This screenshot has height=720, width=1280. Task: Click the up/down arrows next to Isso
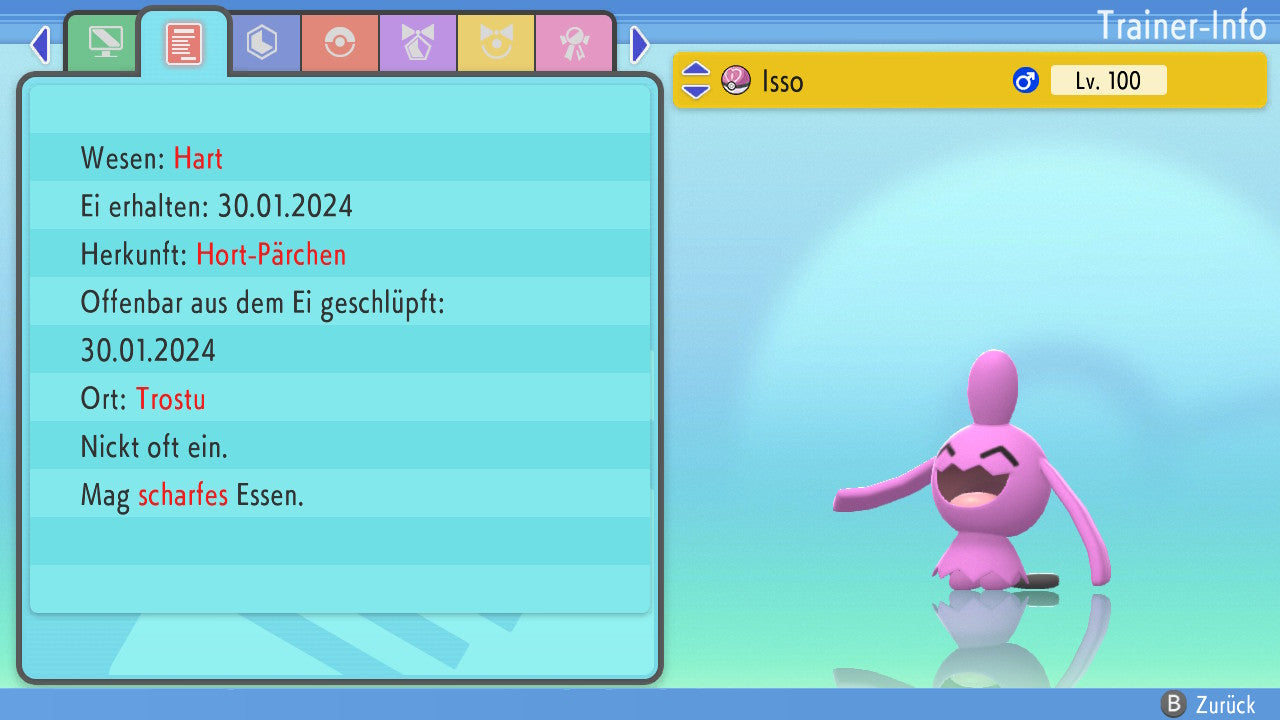(696, 80)
